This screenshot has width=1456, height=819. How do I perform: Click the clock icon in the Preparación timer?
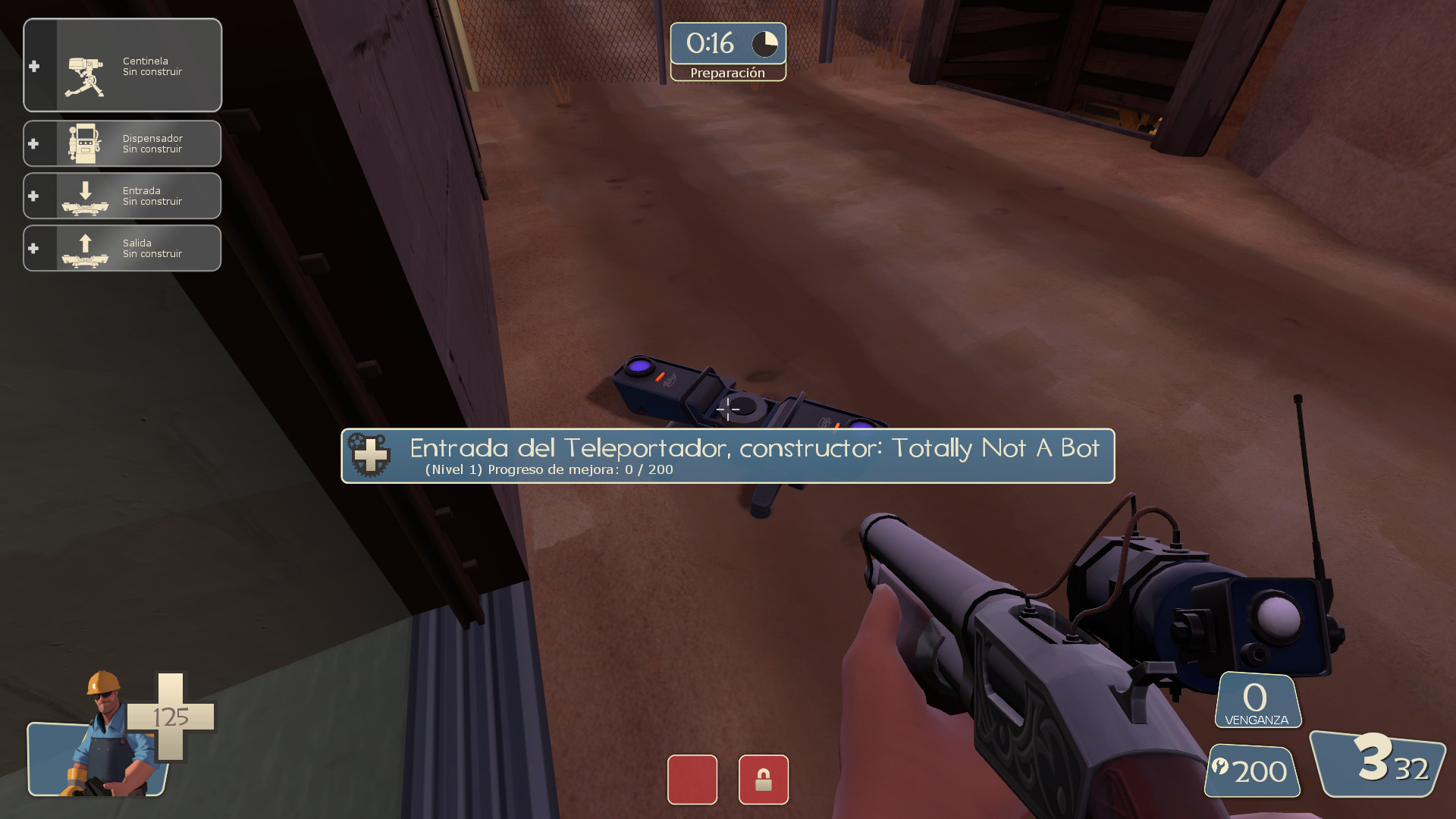click(x=765, y=44)
